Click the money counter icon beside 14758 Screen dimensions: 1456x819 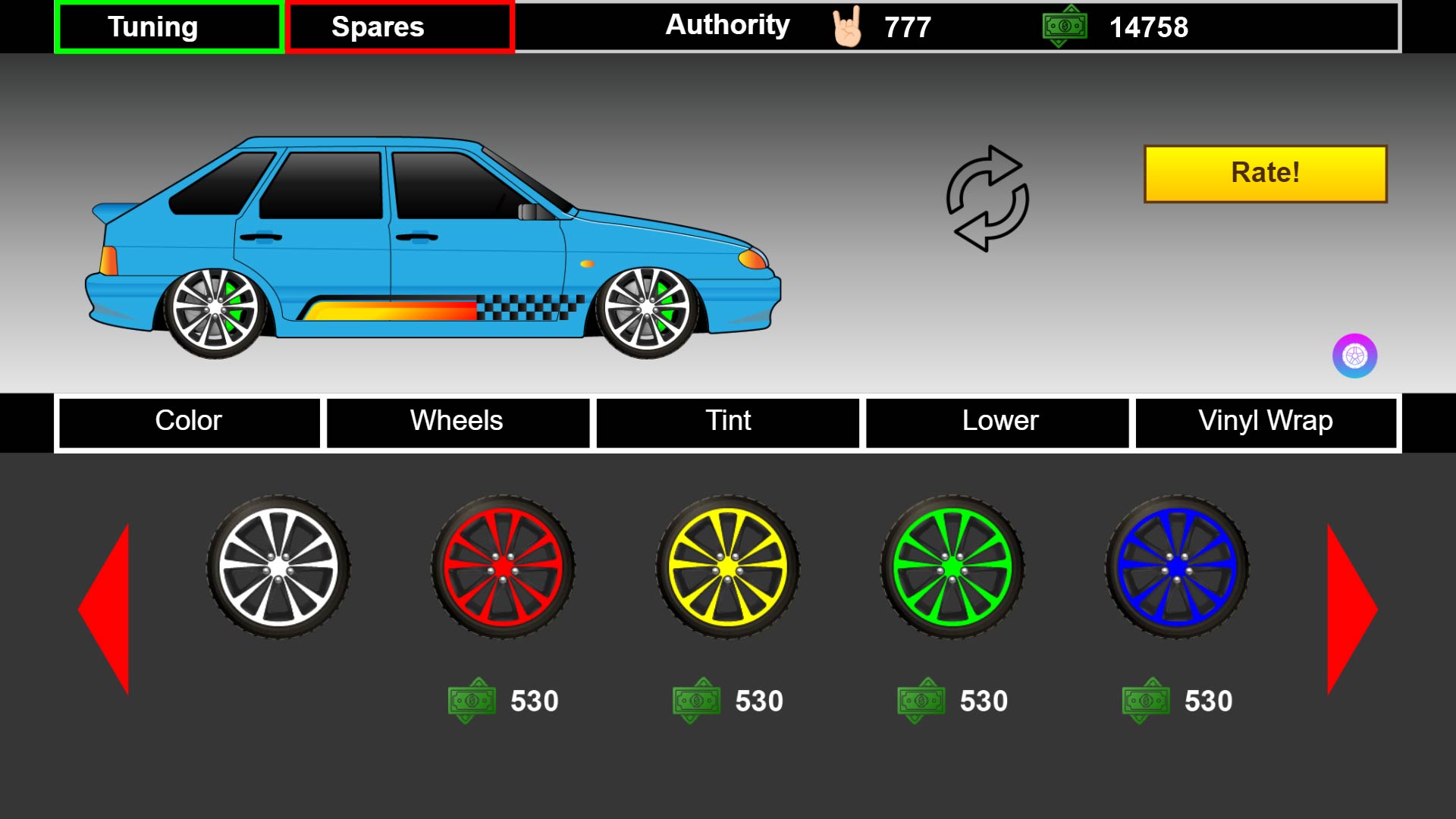pyautogui.click(x=1065, y=27)
